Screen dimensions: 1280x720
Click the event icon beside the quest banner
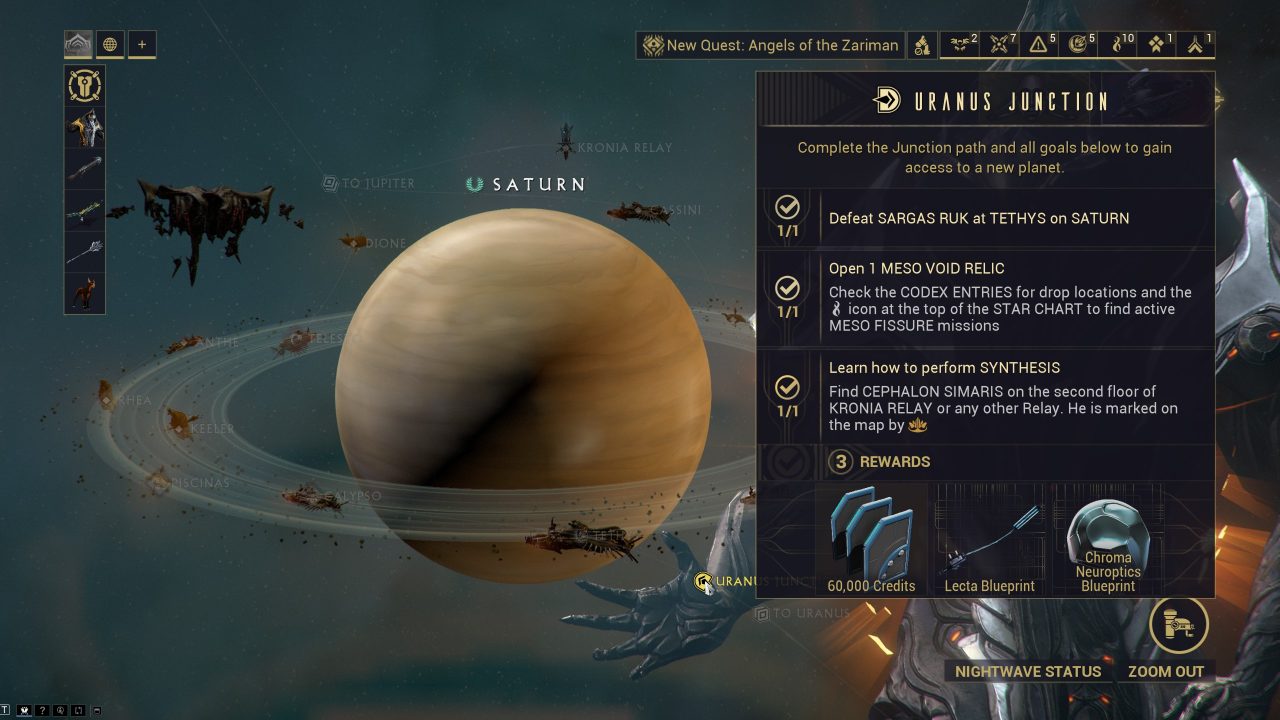point(921,45)
